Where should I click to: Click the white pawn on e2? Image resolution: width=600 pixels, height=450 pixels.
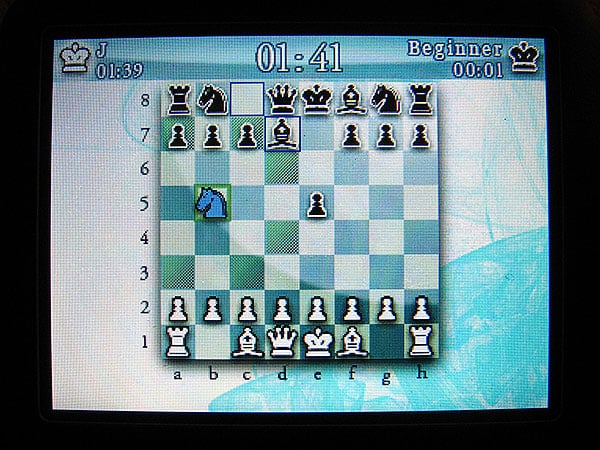(317, 308)
